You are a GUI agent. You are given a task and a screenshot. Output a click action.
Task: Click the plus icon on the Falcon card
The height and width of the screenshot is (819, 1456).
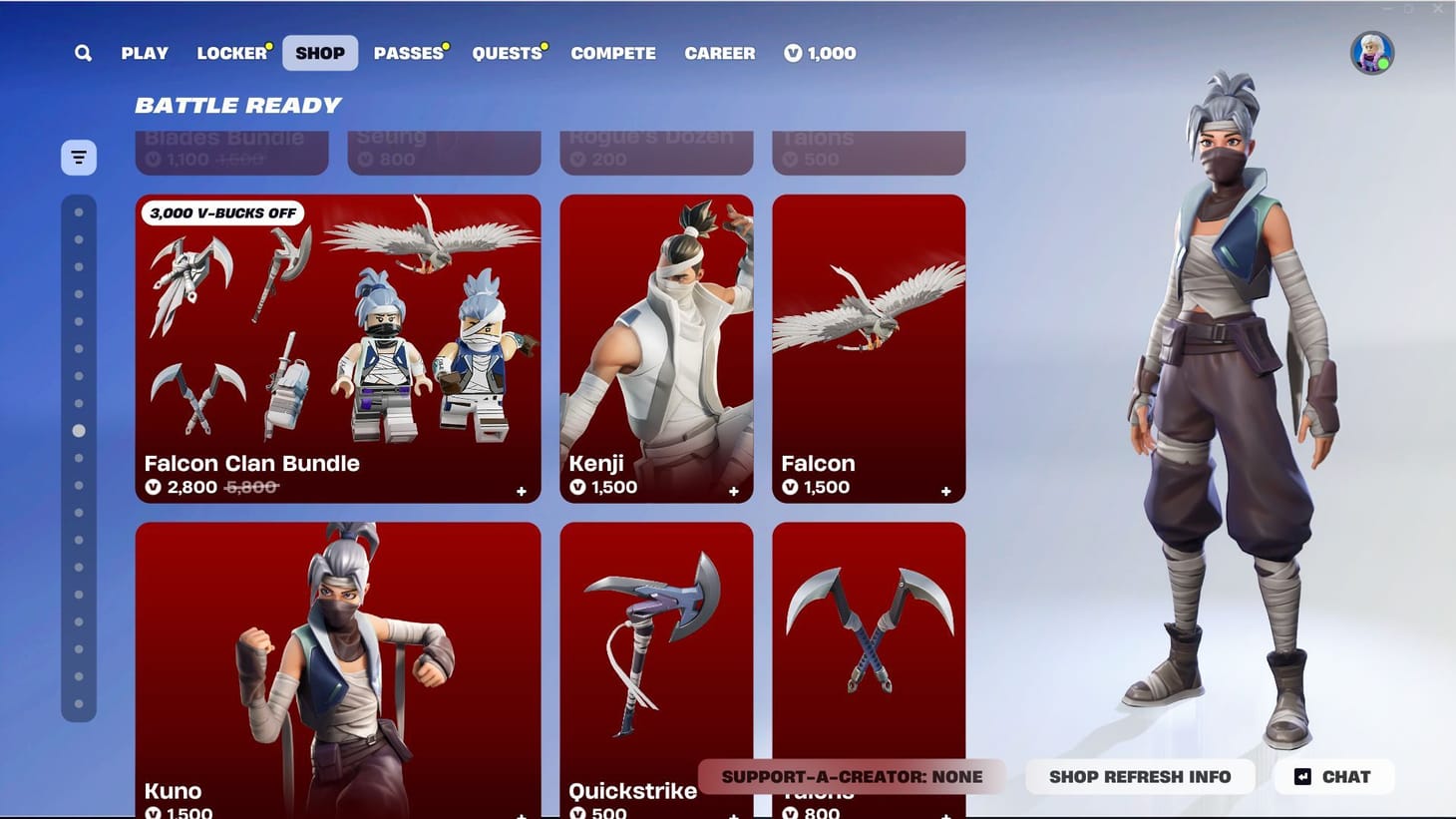pos(945,491)
